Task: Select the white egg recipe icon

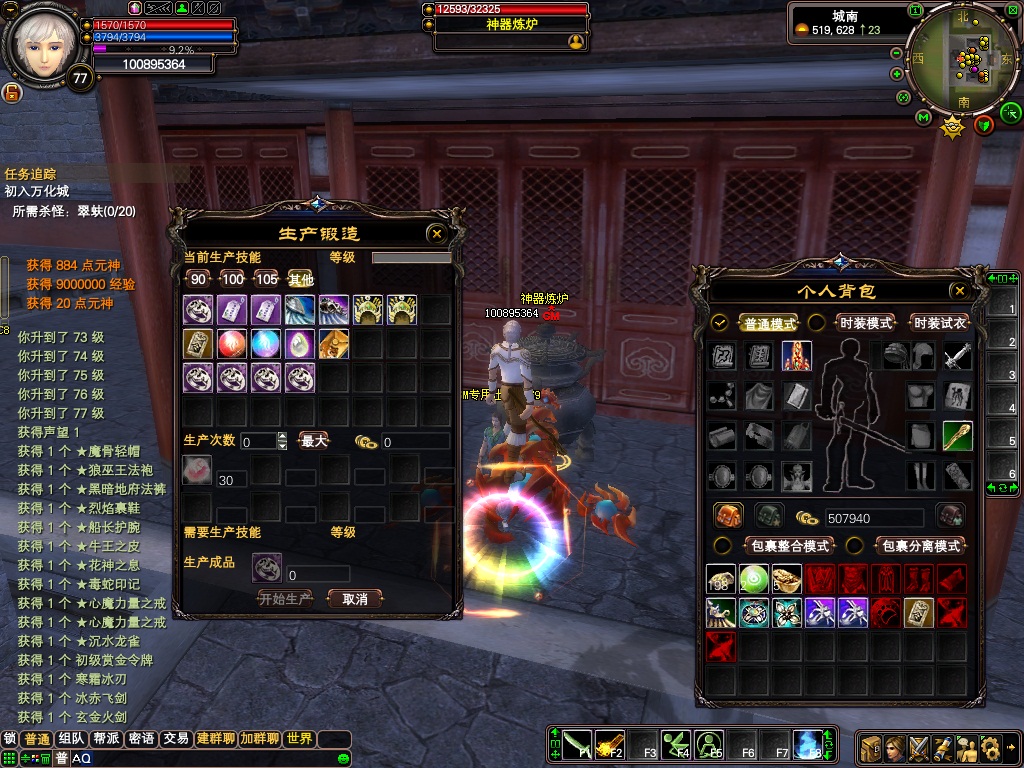Action: point(300,343)
